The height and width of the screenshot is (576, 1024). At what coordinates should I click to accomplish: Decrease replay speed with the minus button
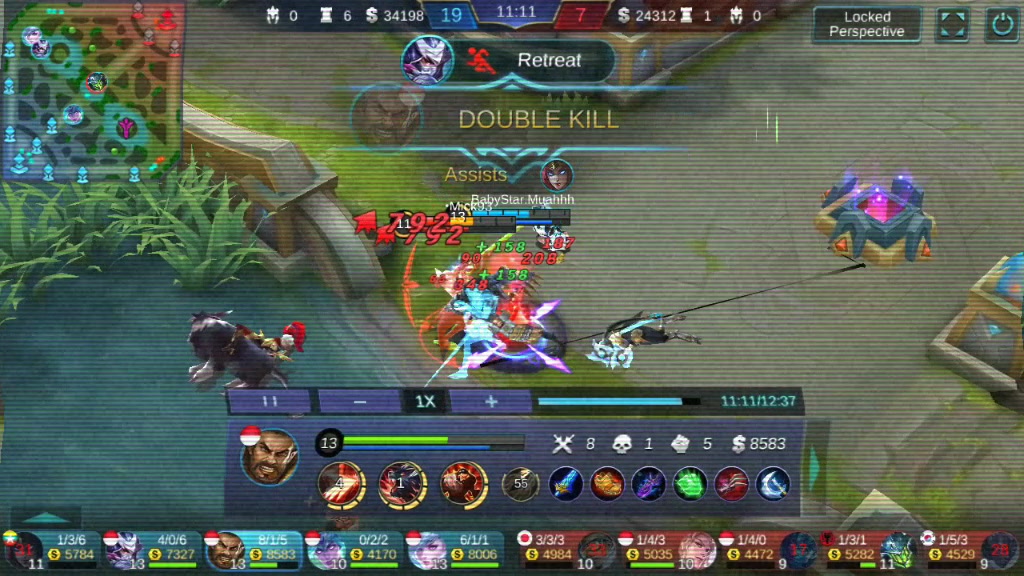[360, 401]
